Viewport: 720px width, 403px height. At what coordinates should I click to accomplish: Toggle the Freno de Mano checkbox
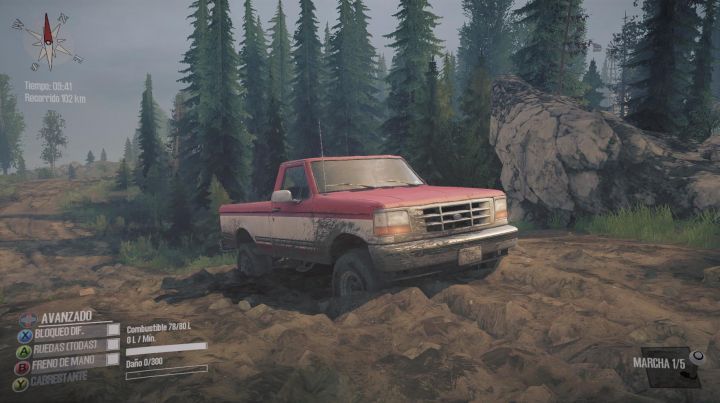coord(113,360)
